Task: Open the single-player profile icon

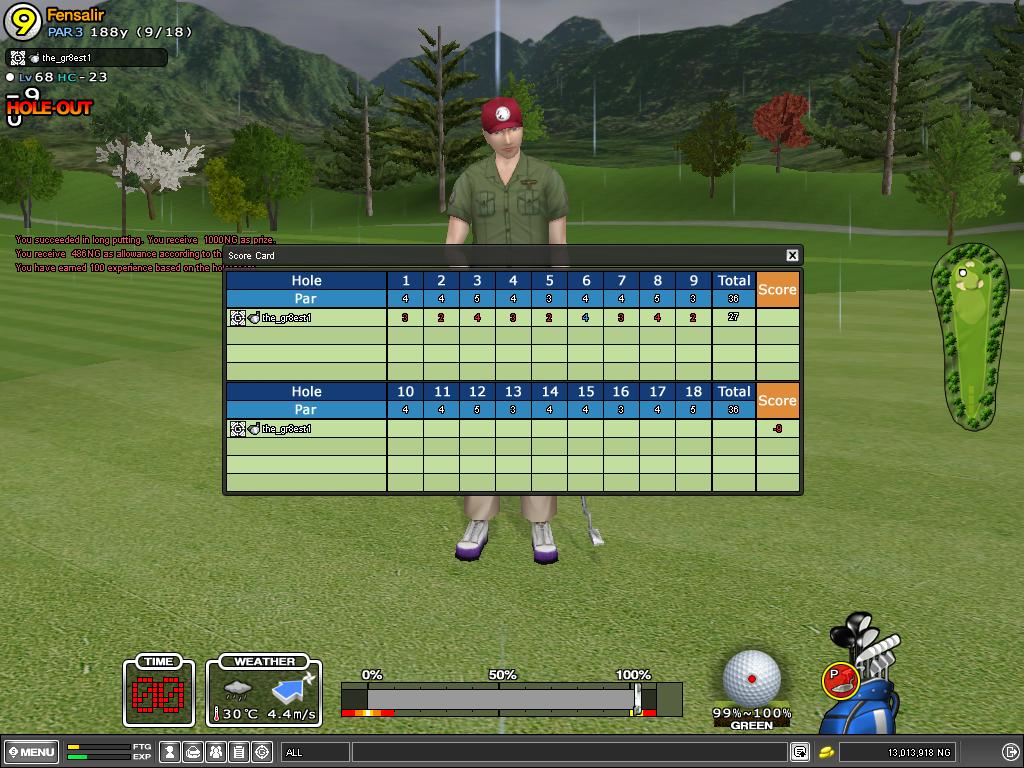Action: [x=171, y=752]
